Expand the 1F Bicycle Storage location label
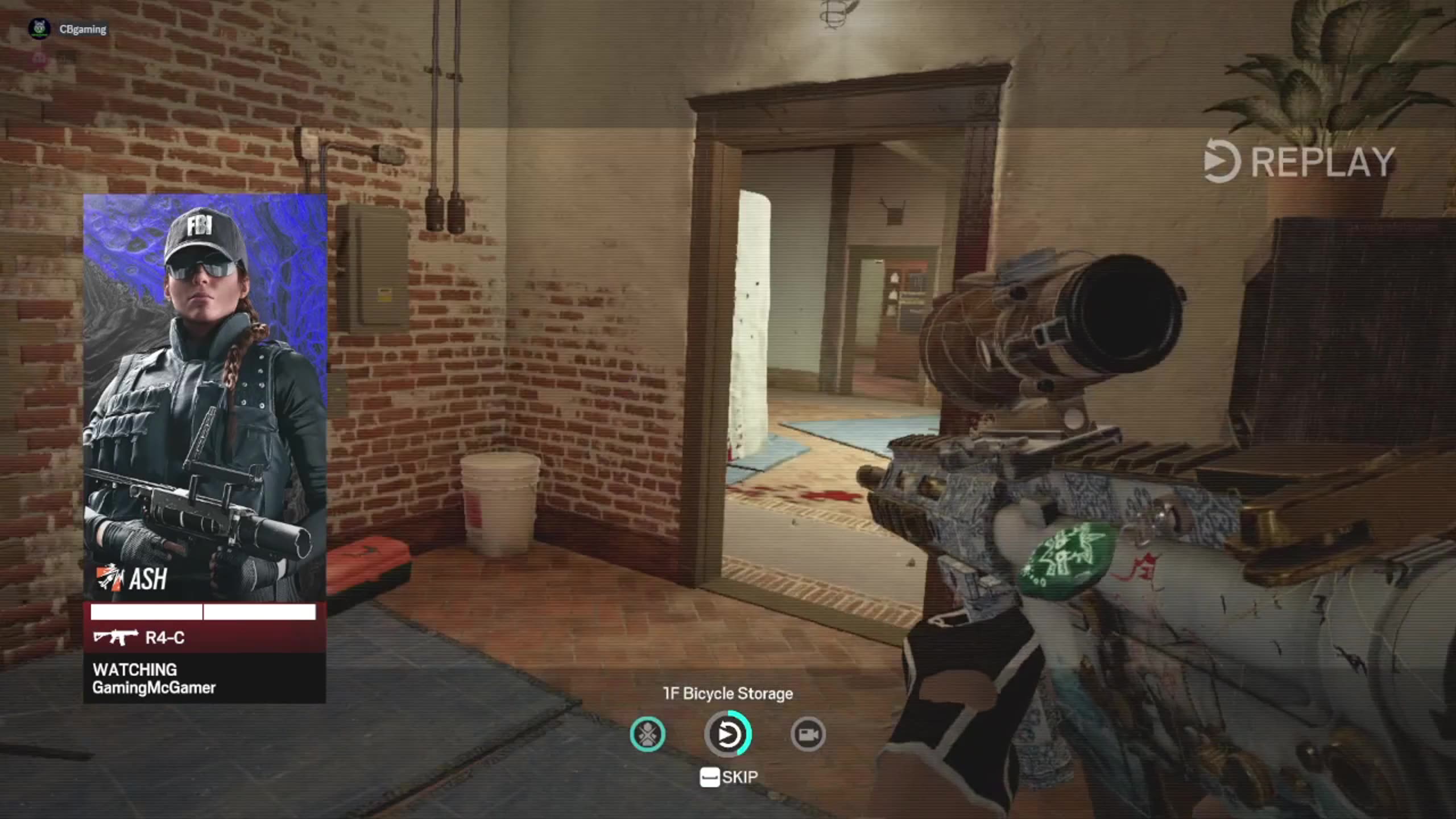The image size is (1456, 819). coord(728,693)
